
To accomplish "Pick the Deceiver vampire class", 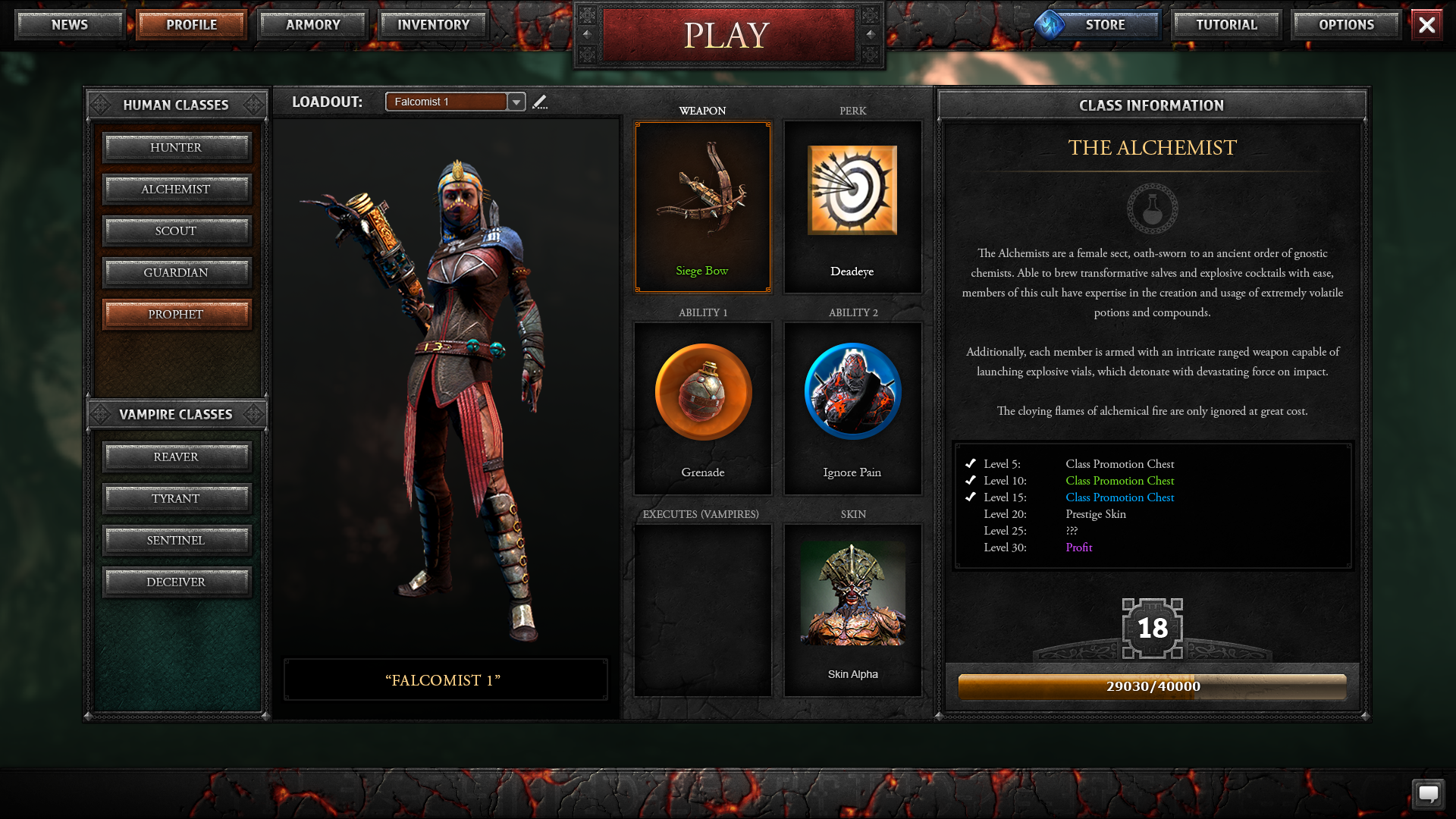I will pyautogui.click(x=176, y=582).
